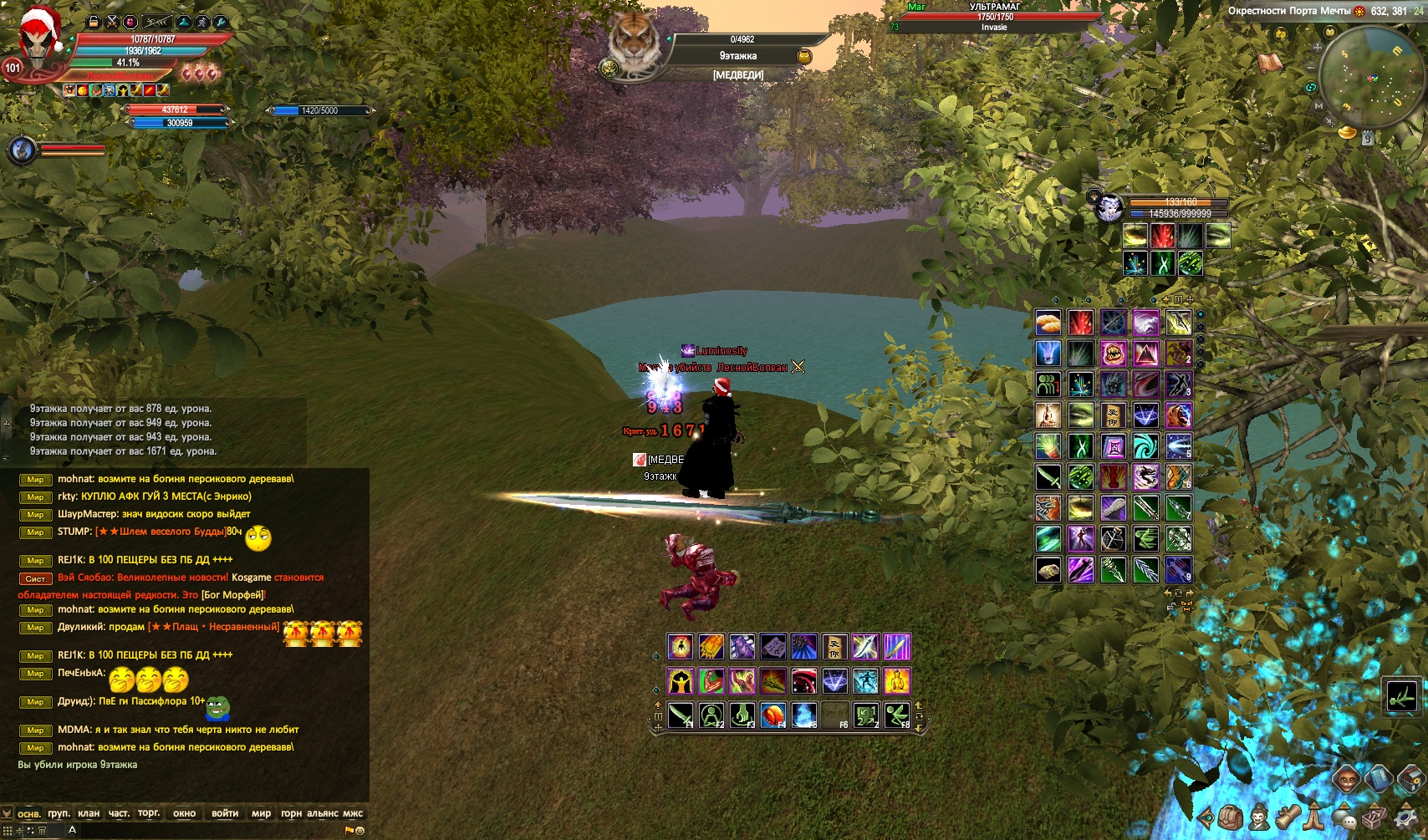1428x840 pixels.
Task: Open the blue book icon
Action: [1378, 779]
